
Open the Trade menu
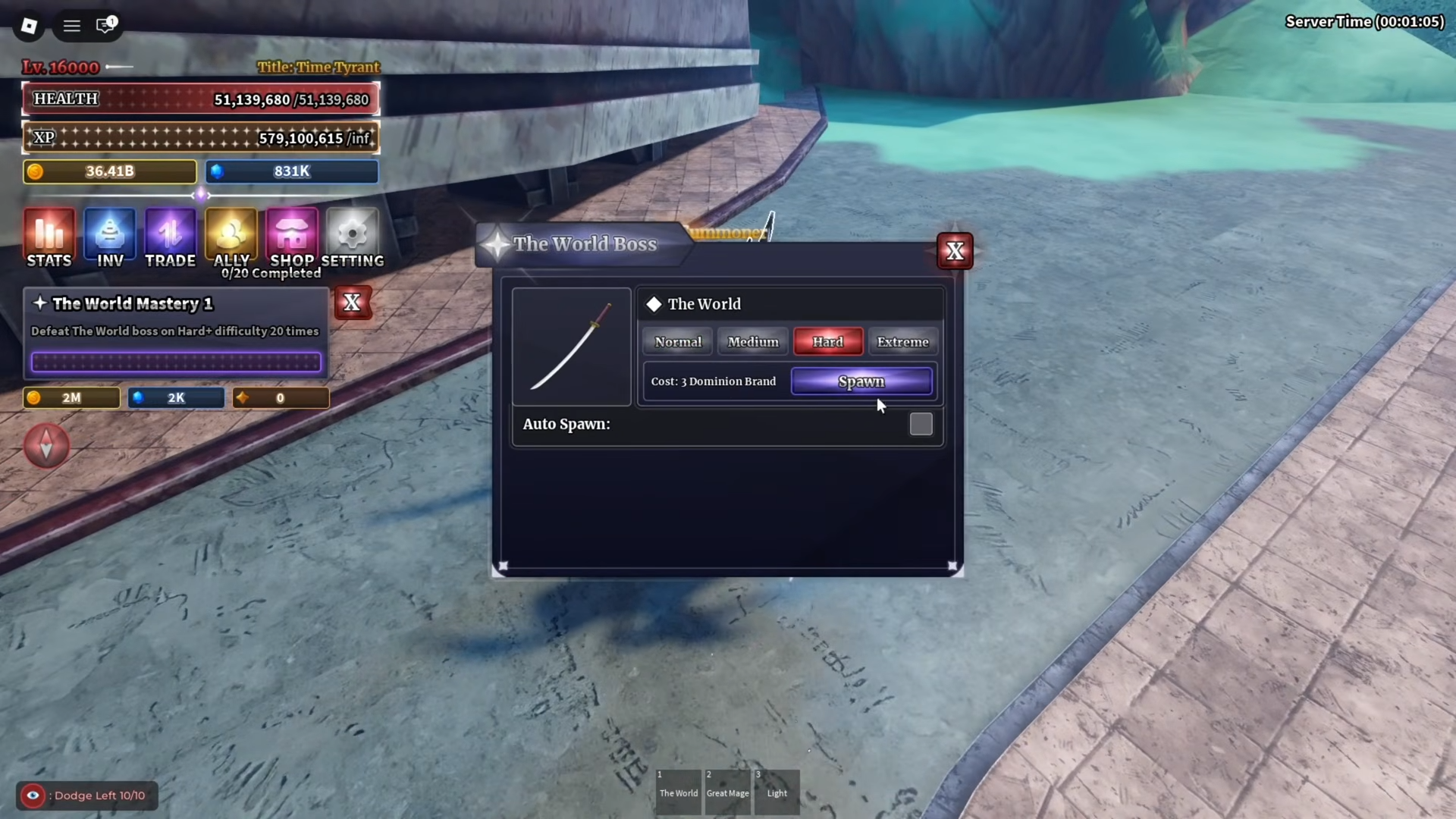point(171,238)
